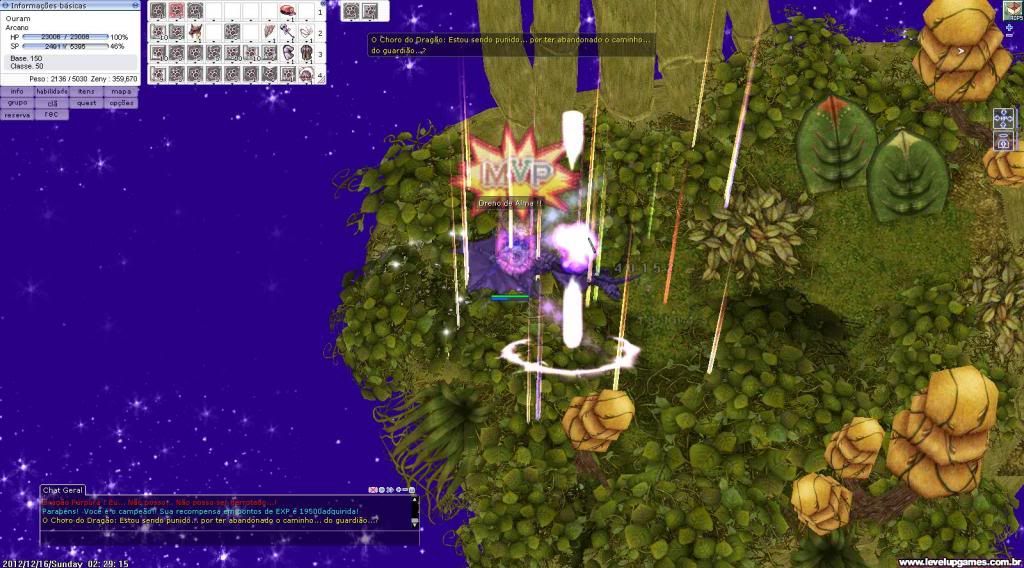Open the minimap icon in the corner
Viewport: 1024px width, 568px height.
(x=1012, y=10)
